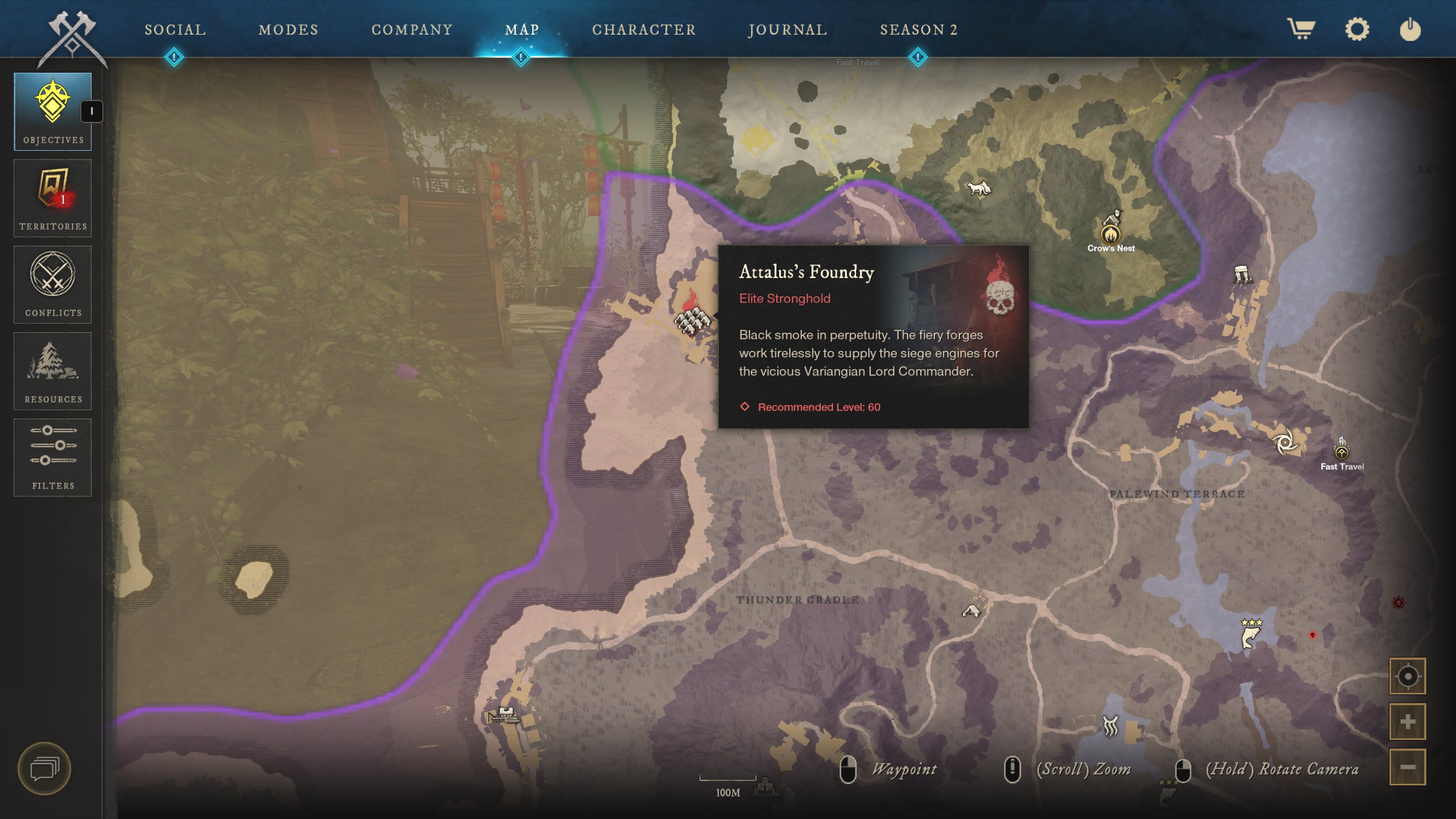Screen dimensions: 1456x819
Task: Click the zoom in control
Action: coord(1408,721)
